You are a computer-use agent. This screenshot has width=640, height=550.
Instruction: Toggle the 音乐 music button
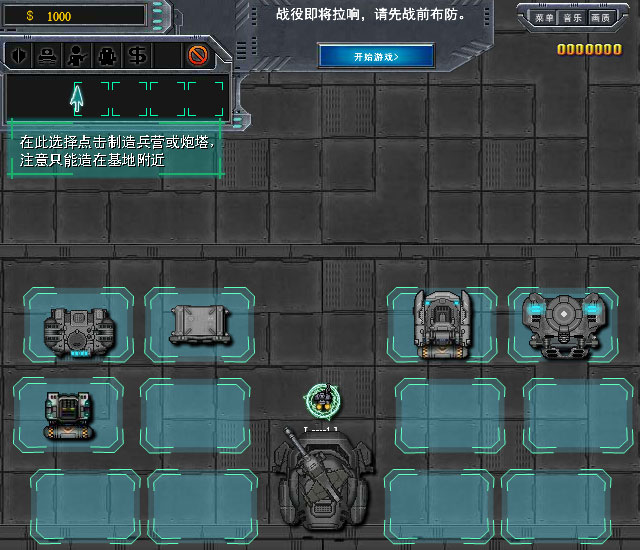(572, 17)
